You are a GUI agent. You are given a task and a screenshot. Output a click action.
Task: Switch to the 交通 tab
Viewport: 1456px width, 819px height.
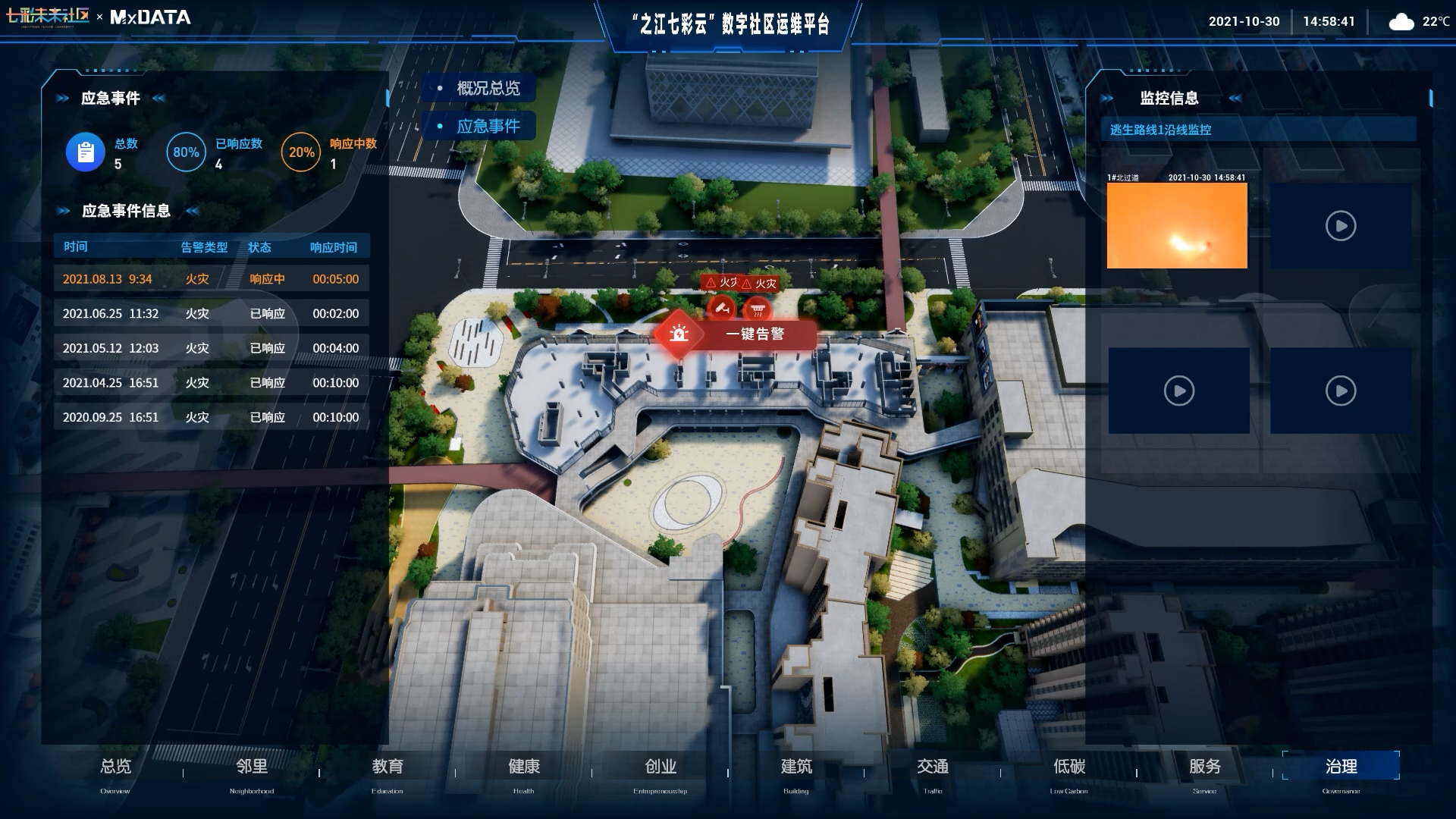(x=934, y=767)
